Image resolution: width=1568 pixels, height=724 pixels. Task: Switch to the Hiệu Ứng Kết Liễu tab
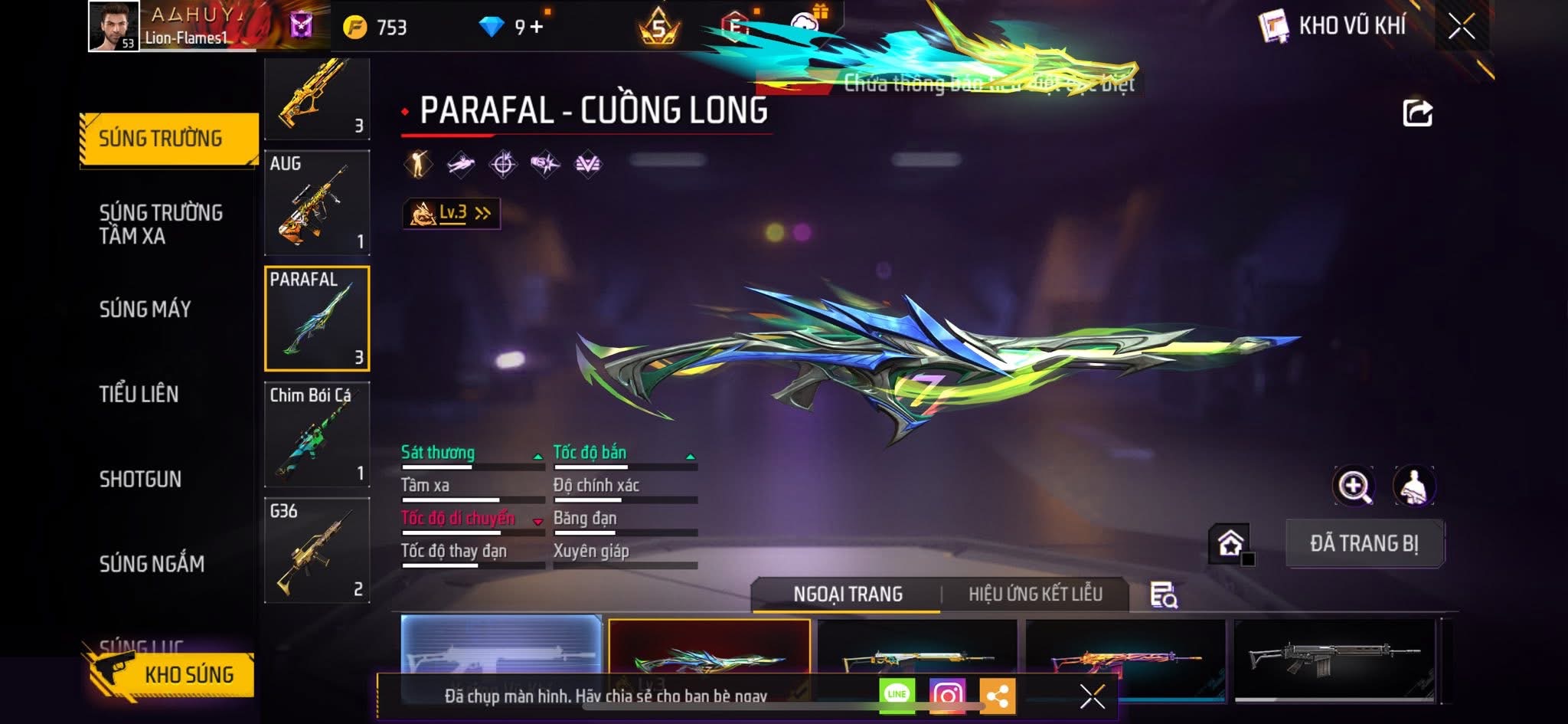coord(1035,595)
